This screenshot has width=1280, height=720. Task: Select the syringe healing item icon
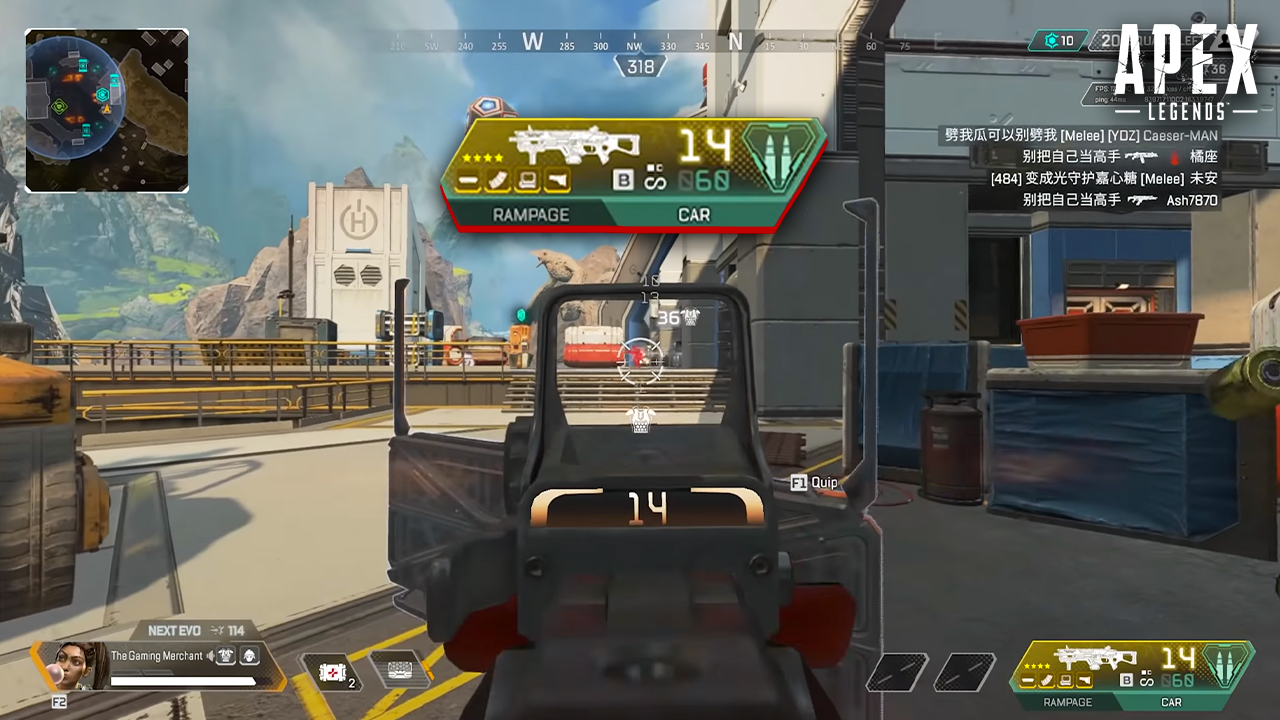pyautogui.click(x=331, y=674)
